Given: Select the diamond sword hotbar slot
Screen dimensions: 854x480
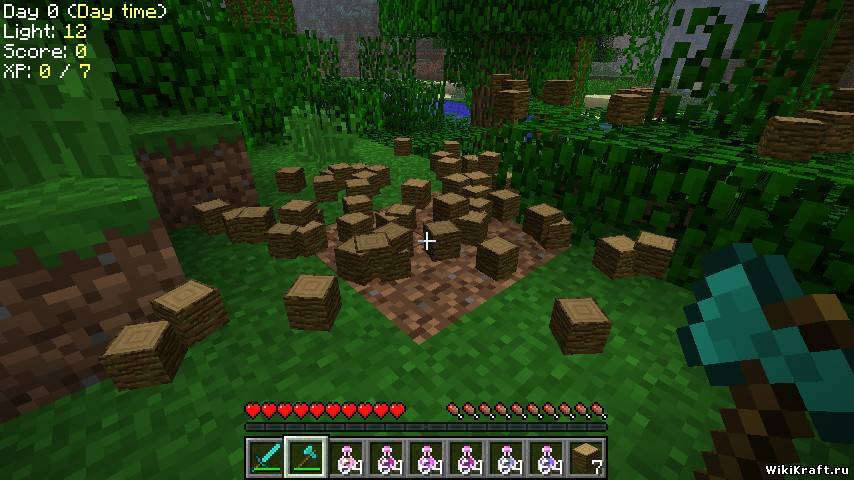Looking at the screenshot, I should (x=265, y=458).
